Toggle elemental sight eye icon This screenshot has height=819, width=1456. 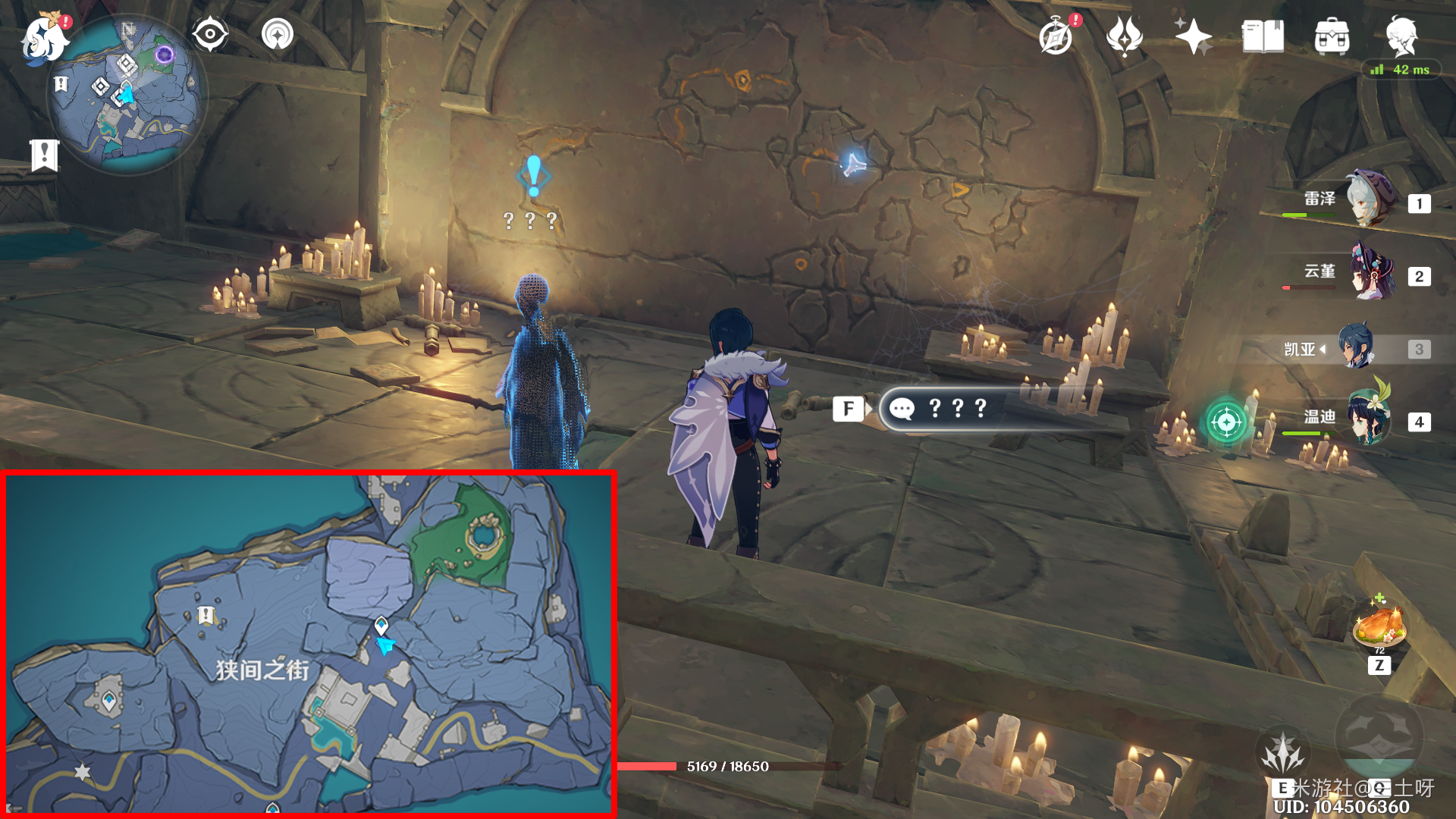(210, 35)
